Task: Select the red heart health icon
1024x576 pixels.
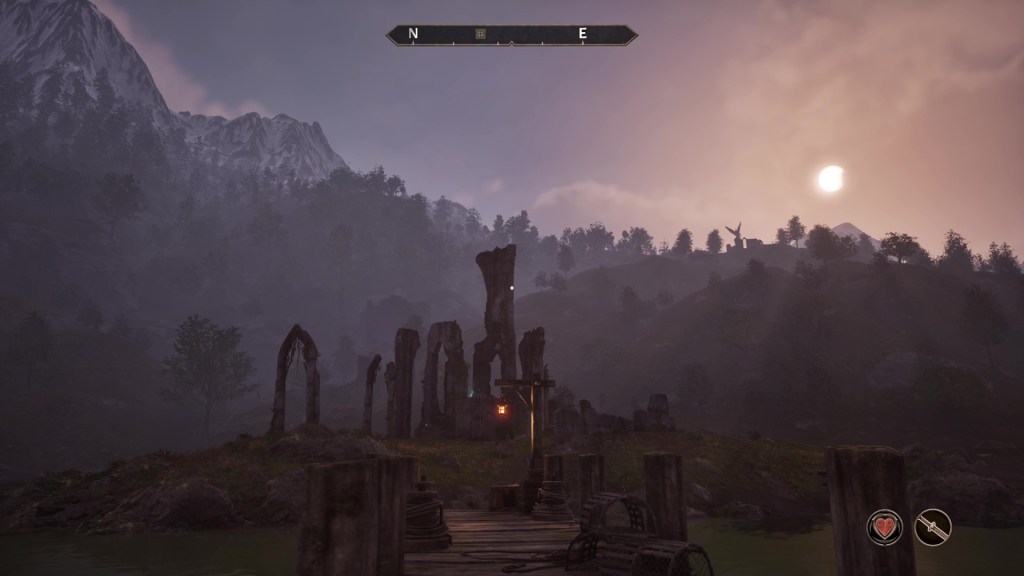Action: (885, 527)
